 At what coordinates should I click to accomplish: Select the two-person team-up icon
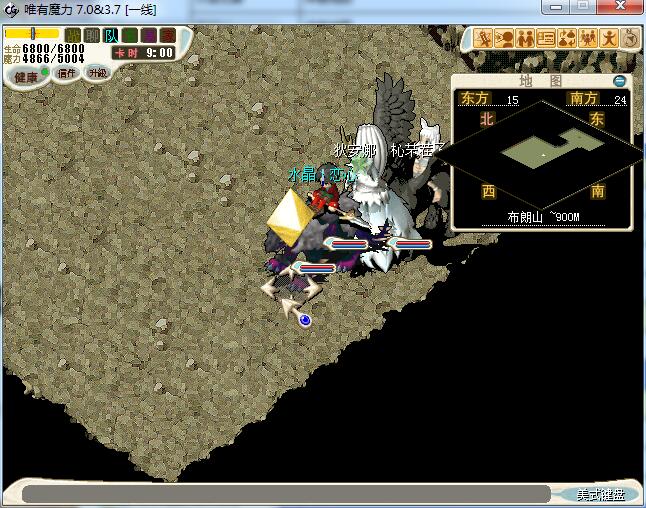(525, 39)
